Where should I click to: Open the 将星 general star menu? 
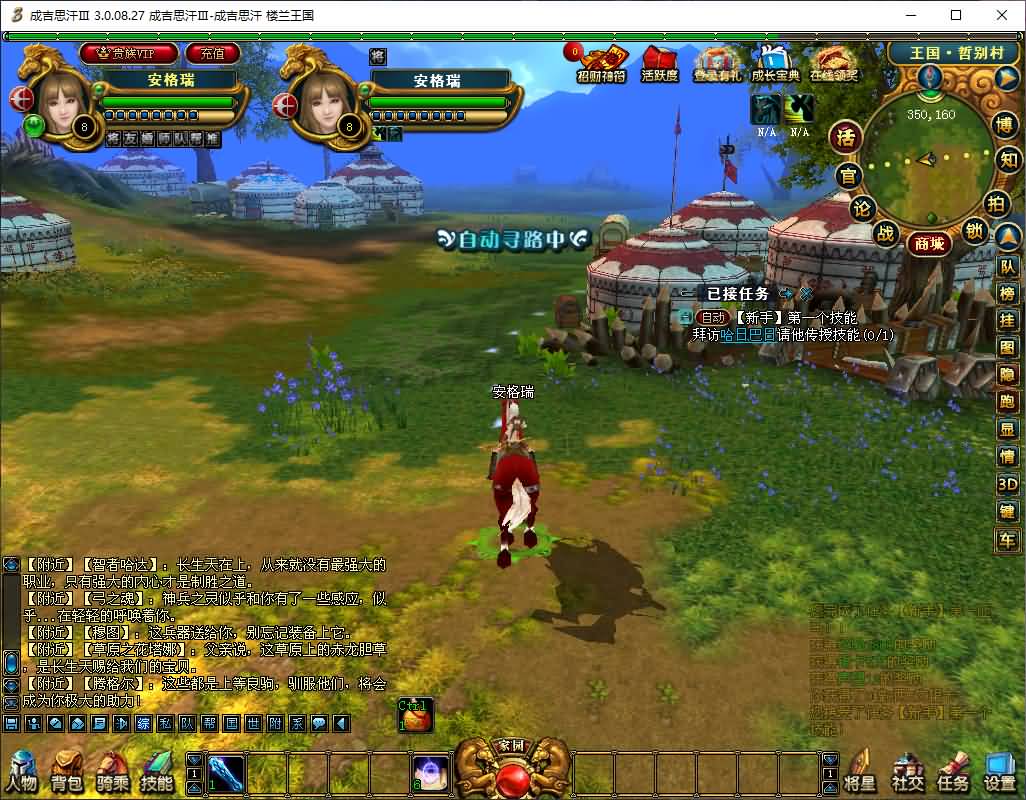pyautogui.click(x=860, y=771)
